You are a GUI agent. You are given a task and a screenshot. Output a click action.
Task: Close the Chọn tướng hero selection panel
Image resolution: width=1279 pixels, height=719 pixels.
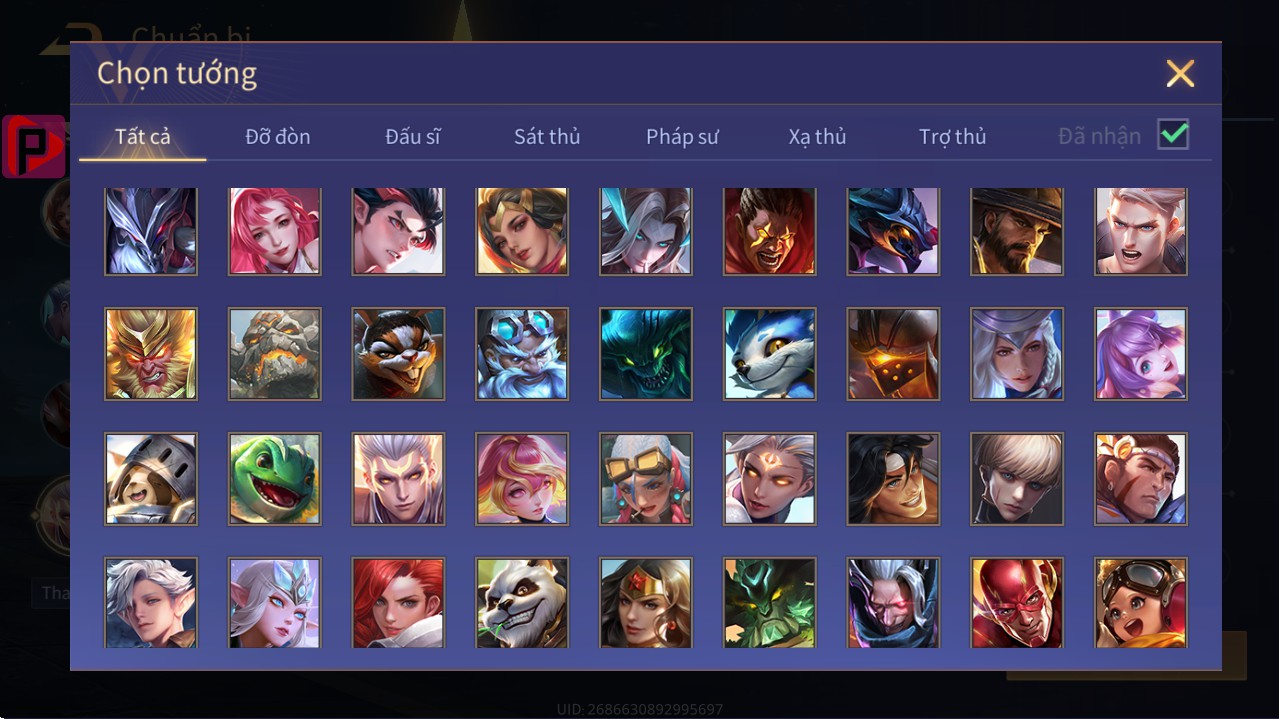[1180, 73]
